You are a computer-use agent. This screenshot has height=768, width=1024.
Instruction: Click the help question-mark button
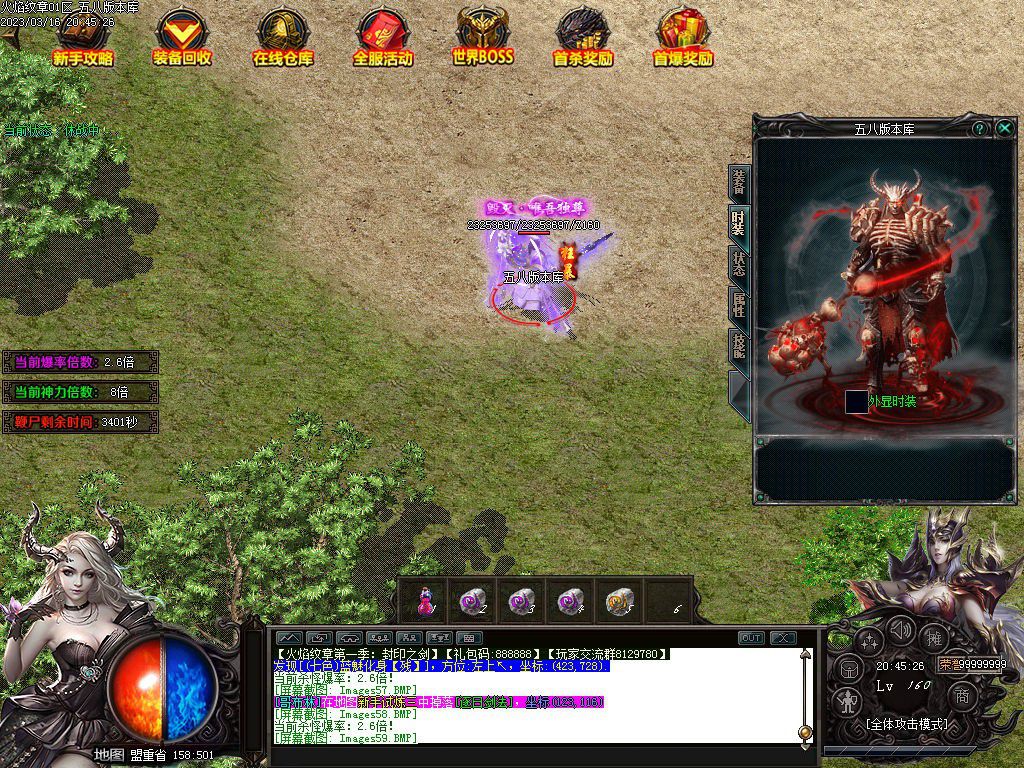point(980,129)
